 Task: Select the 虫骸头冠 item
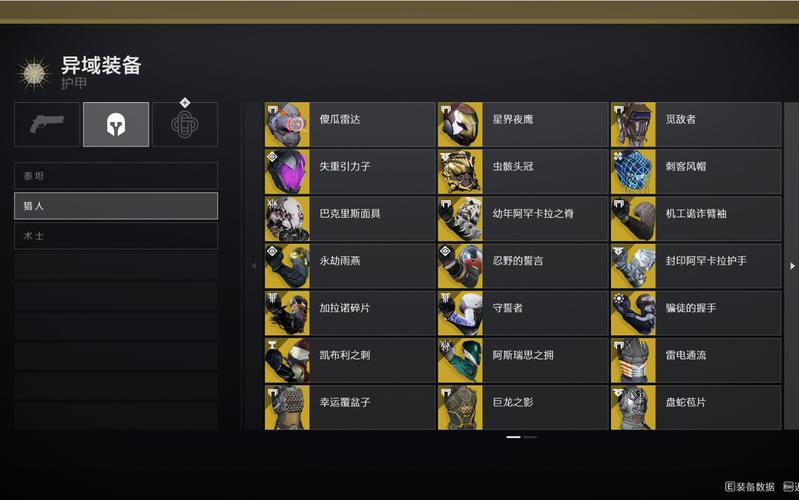click(x=522, y=172)
